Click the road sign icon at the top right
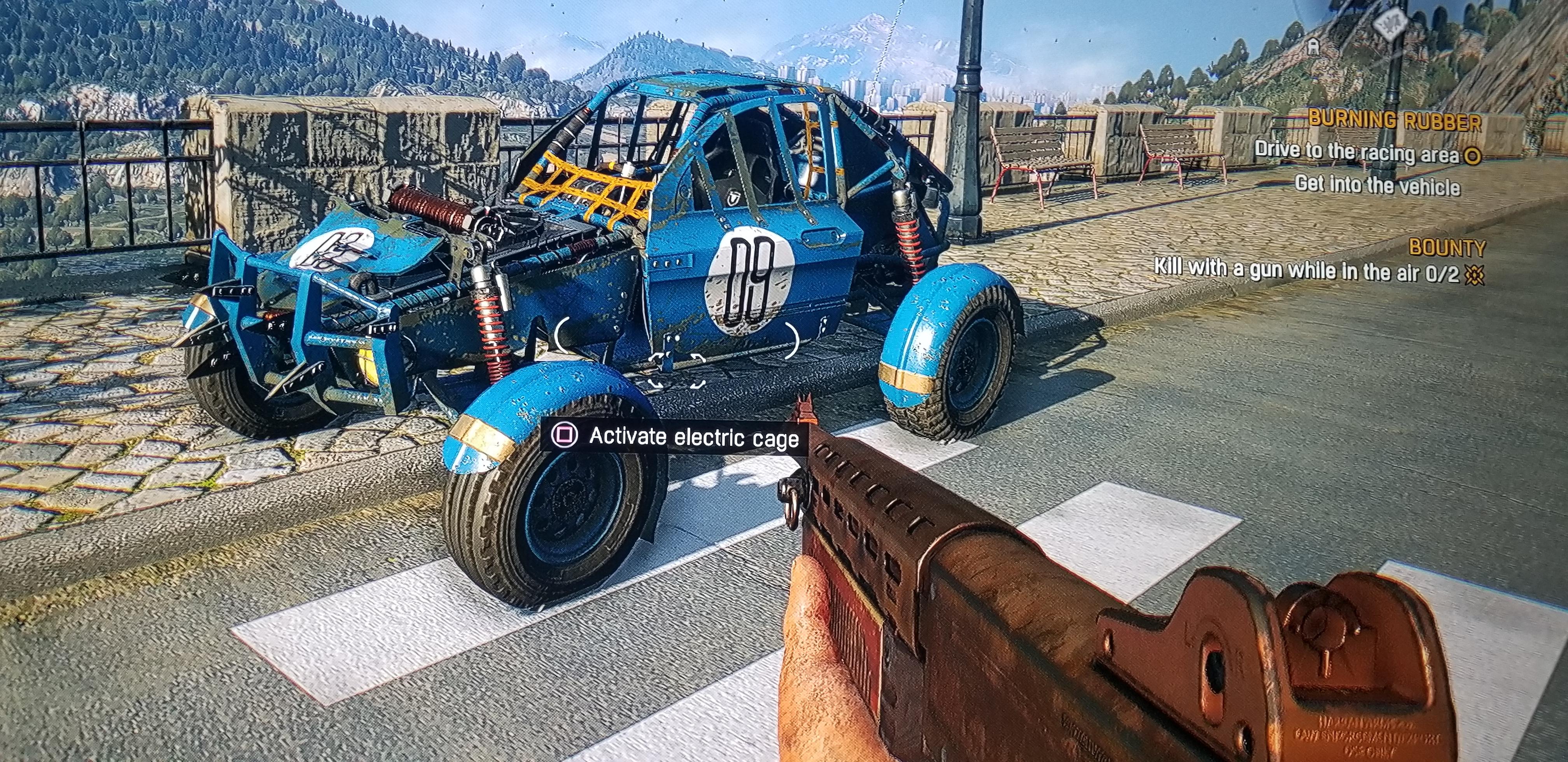Viewport: 1568px width, 762px height. (x=1389, y=23)
